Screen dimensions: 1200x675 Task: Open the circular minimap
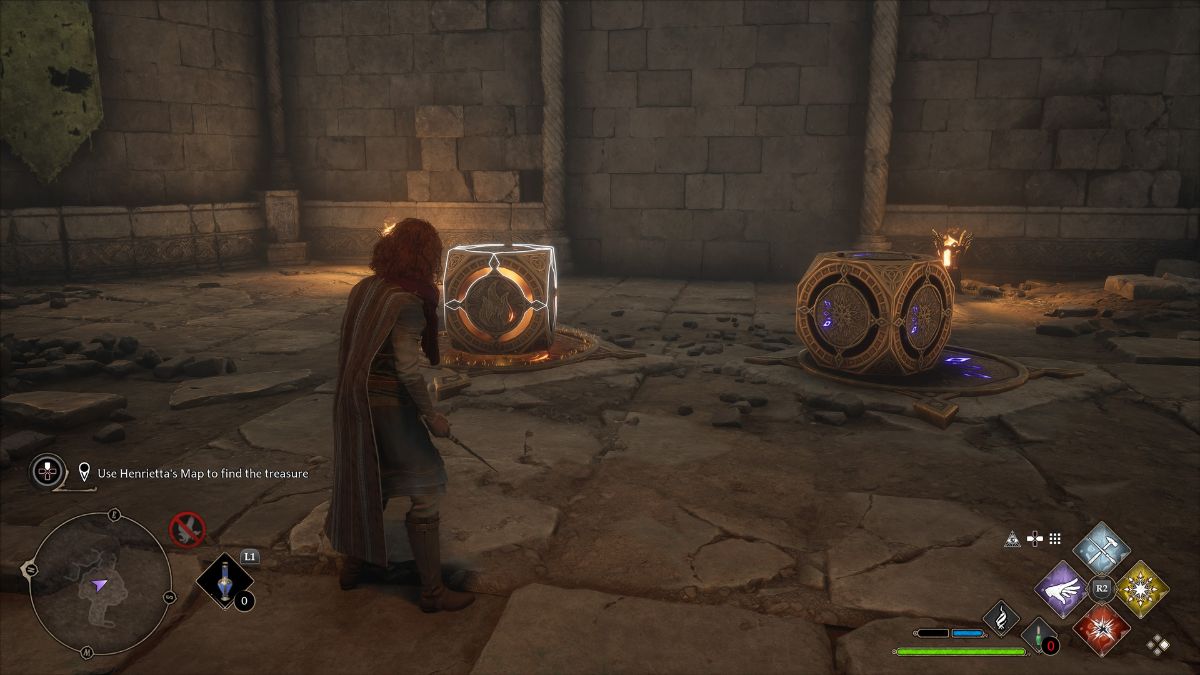click(x=98, y=585)
